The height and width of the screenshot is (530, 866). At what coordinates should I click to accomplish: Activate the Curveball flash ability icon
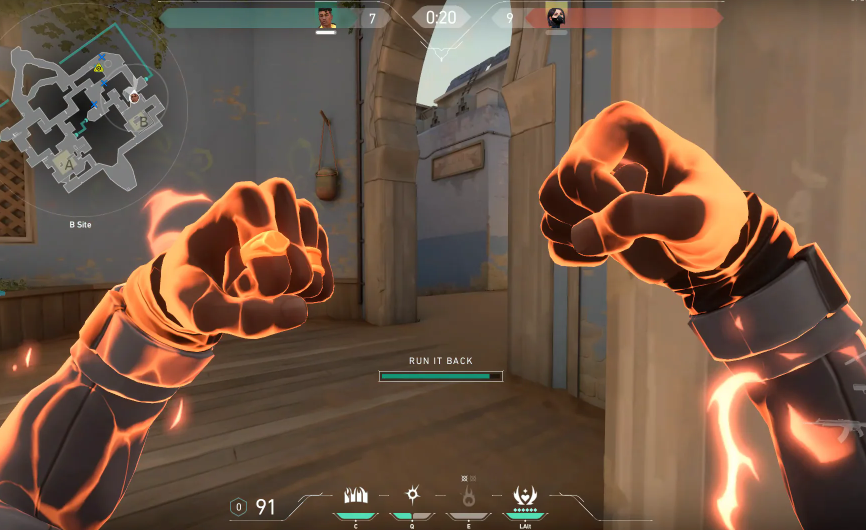coord(411,495)
